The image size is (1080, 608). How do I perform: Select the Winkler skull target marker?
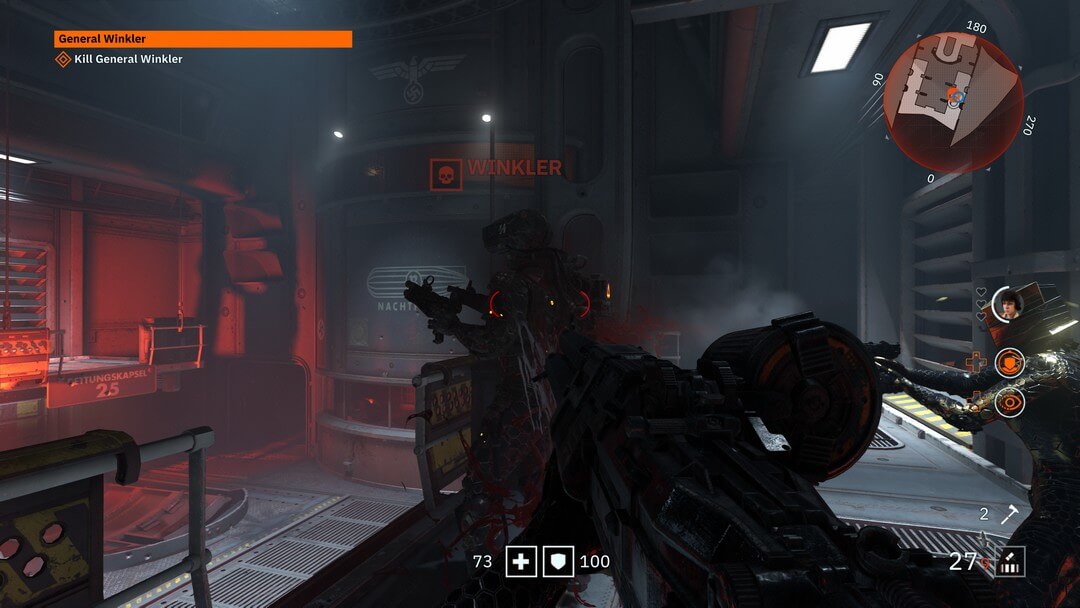(445, 175)
